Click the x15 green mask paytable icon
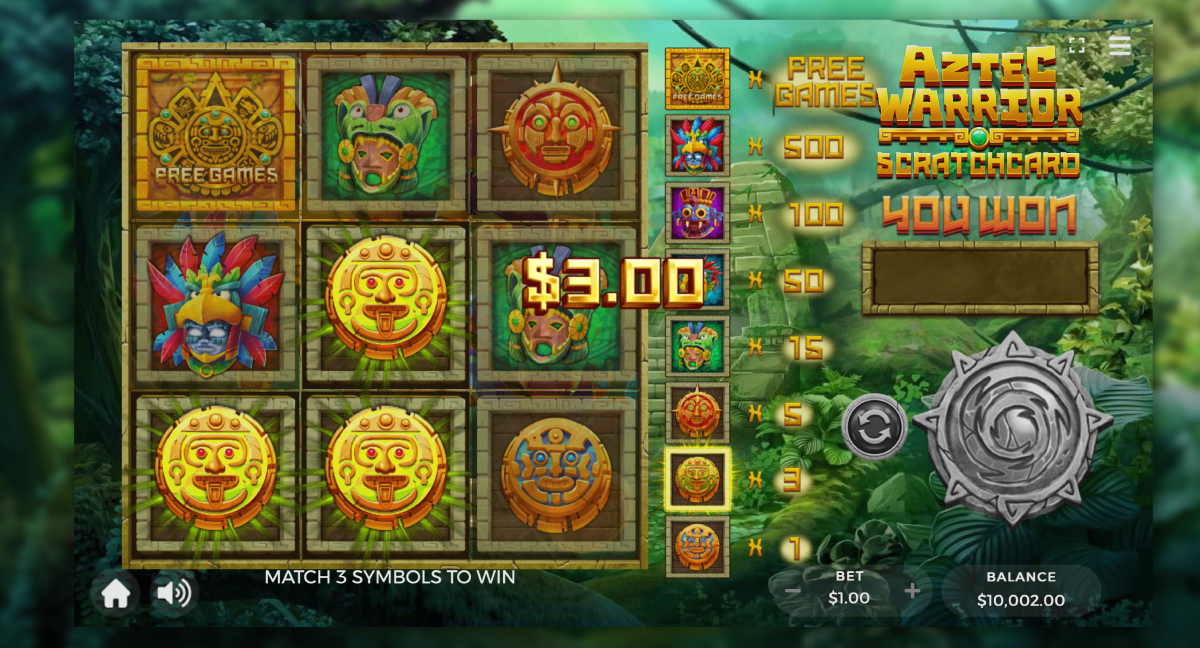The image size is (1200, 648). coord(697,346)
